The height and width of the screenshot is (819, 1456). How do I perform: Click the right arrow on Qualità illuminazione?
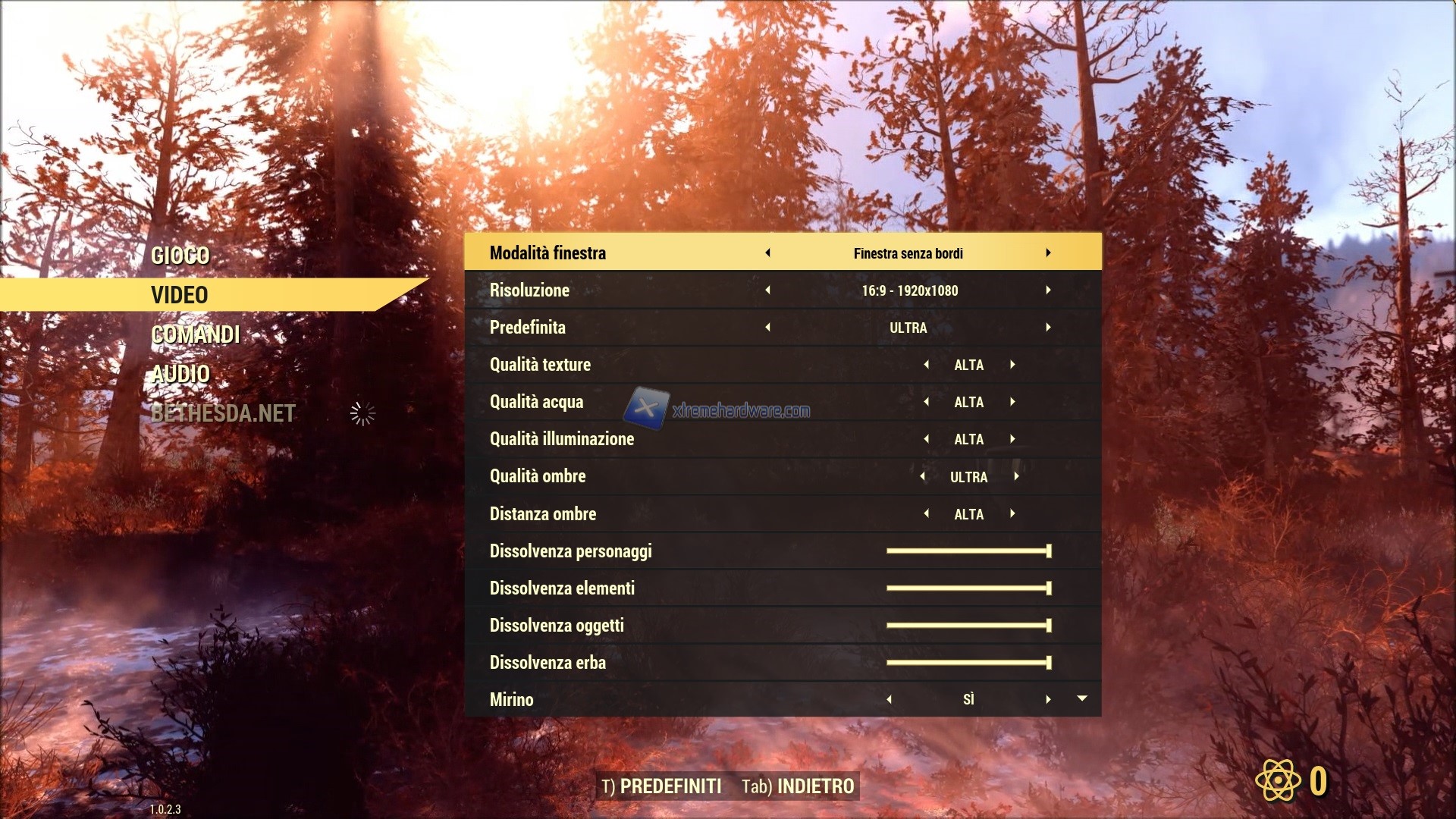pyautogui.click(x=1014, y=439)
